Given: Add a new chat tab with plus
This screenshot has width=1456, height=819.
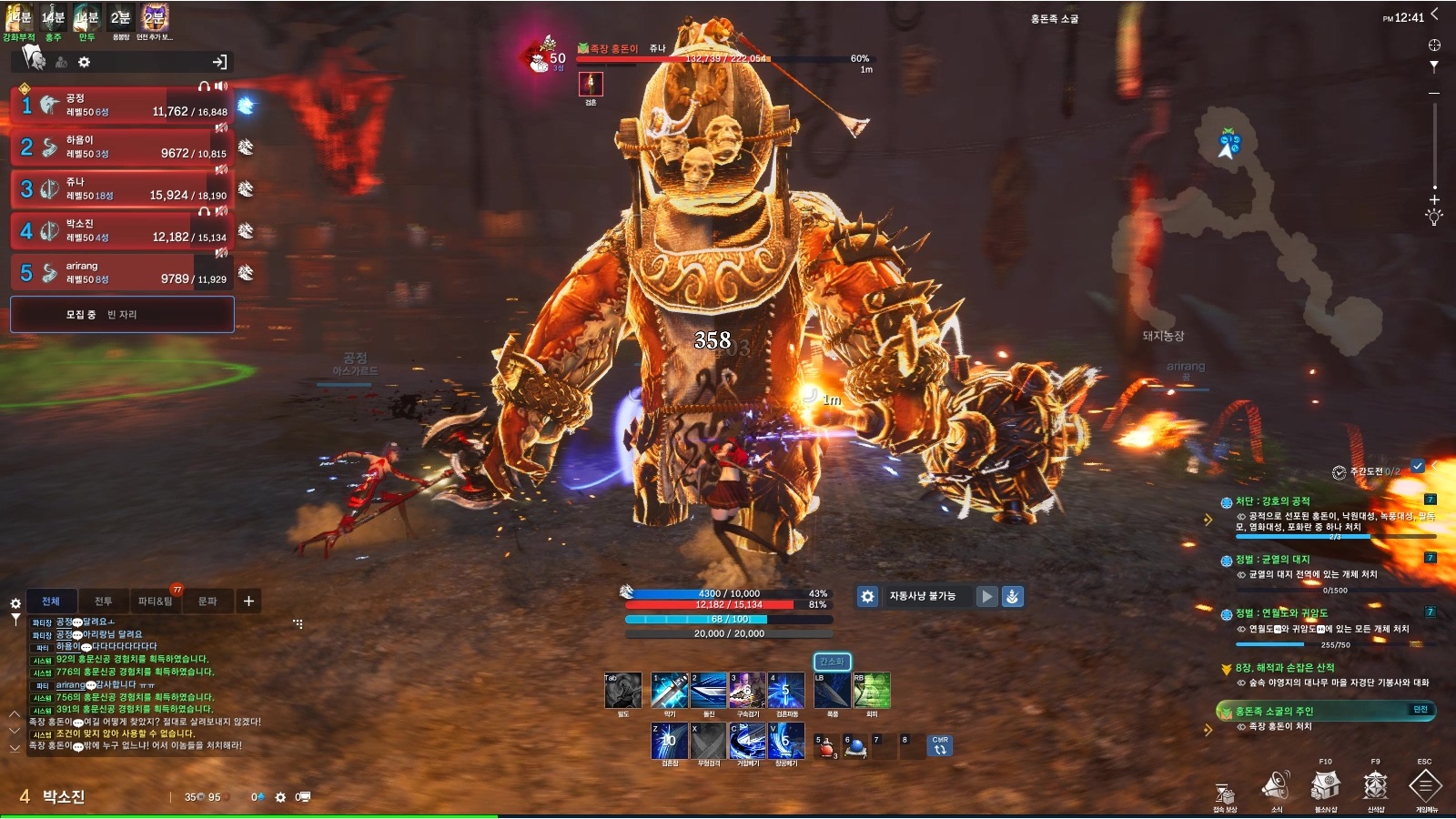Looking at the screenshot, I should click(x=248, y=602).
